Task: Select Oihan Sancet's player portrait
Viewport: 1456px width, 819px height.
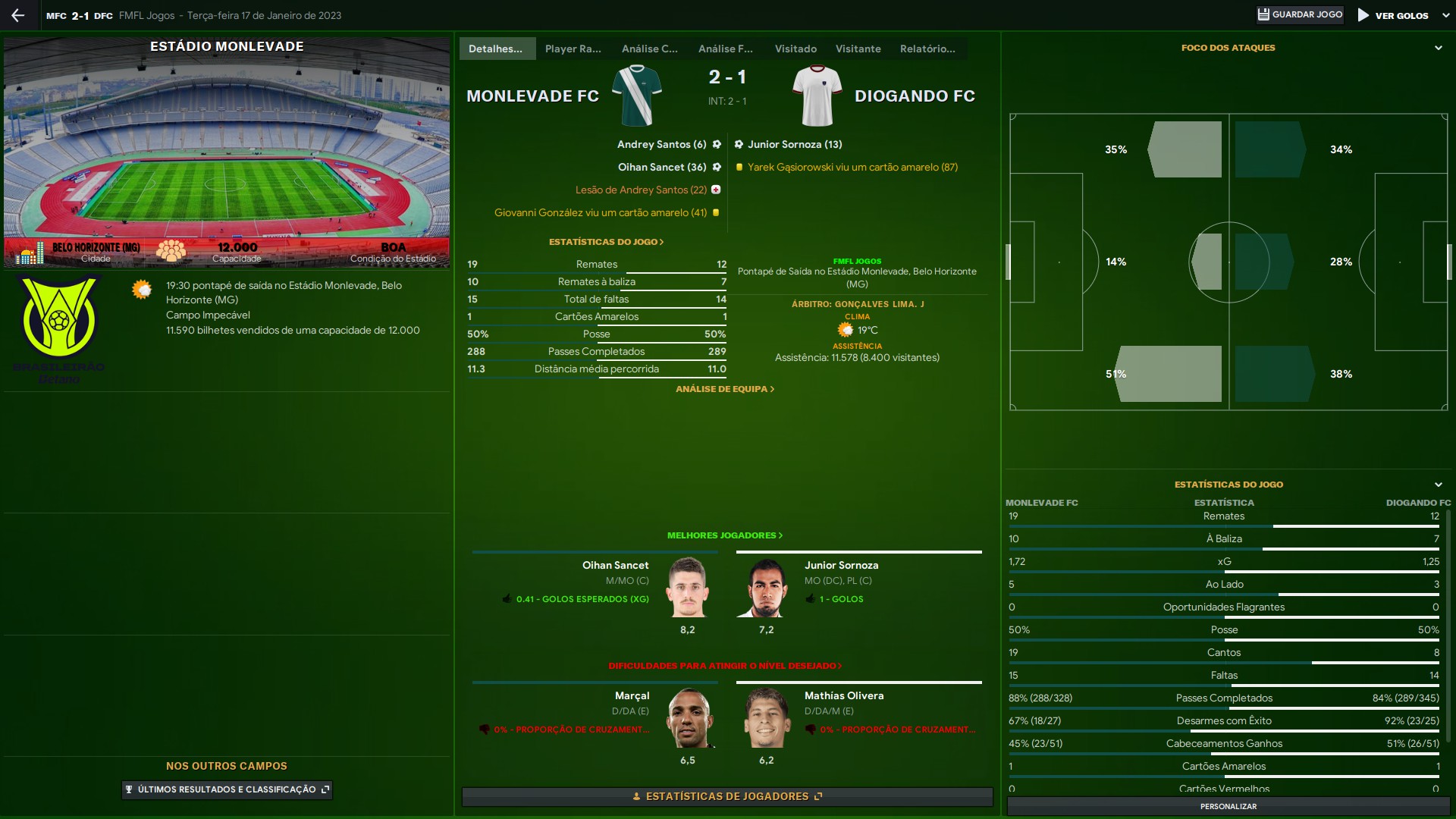Action: [687, 588]
